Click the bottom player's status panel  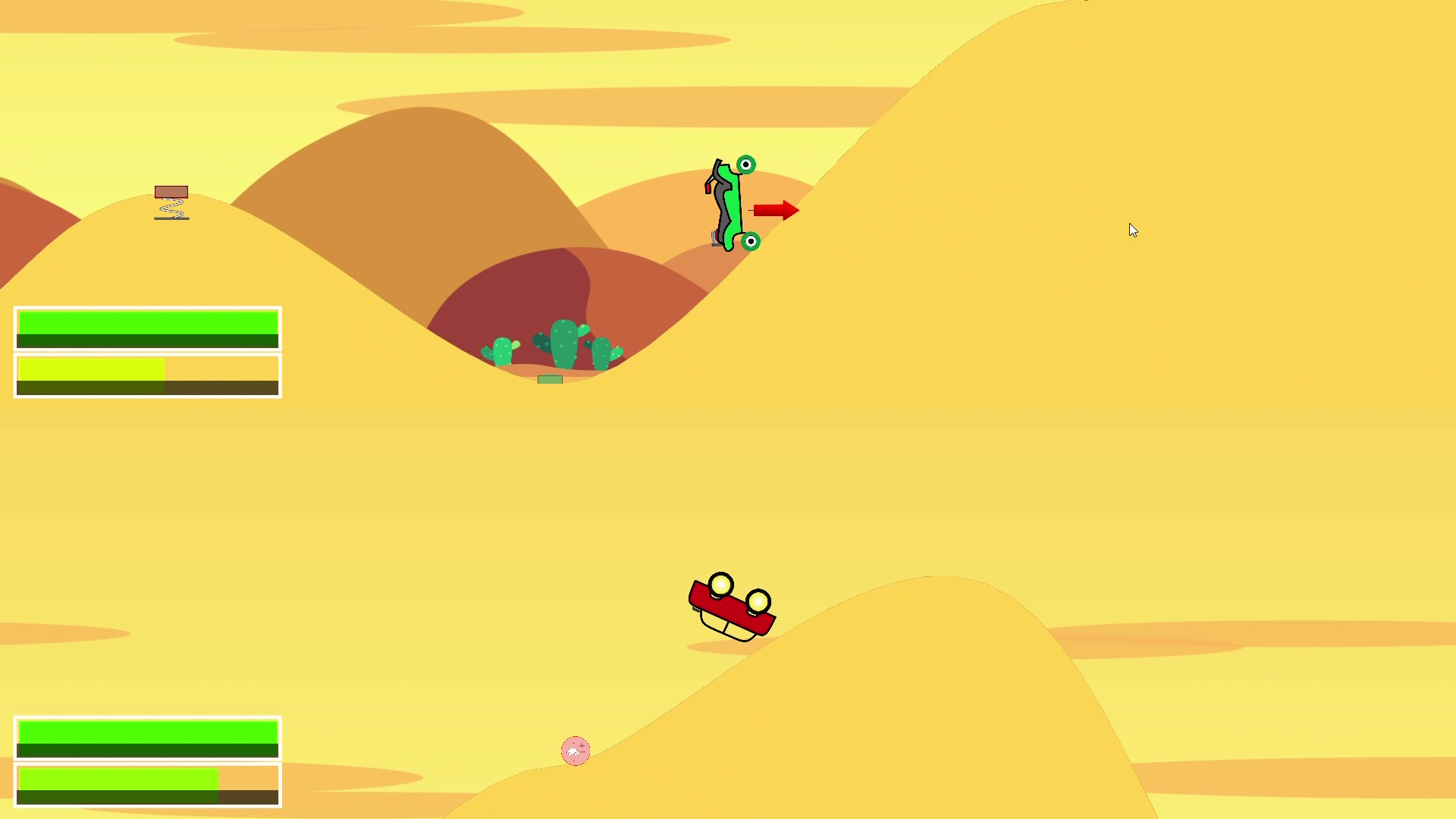(x=147, y=762)
